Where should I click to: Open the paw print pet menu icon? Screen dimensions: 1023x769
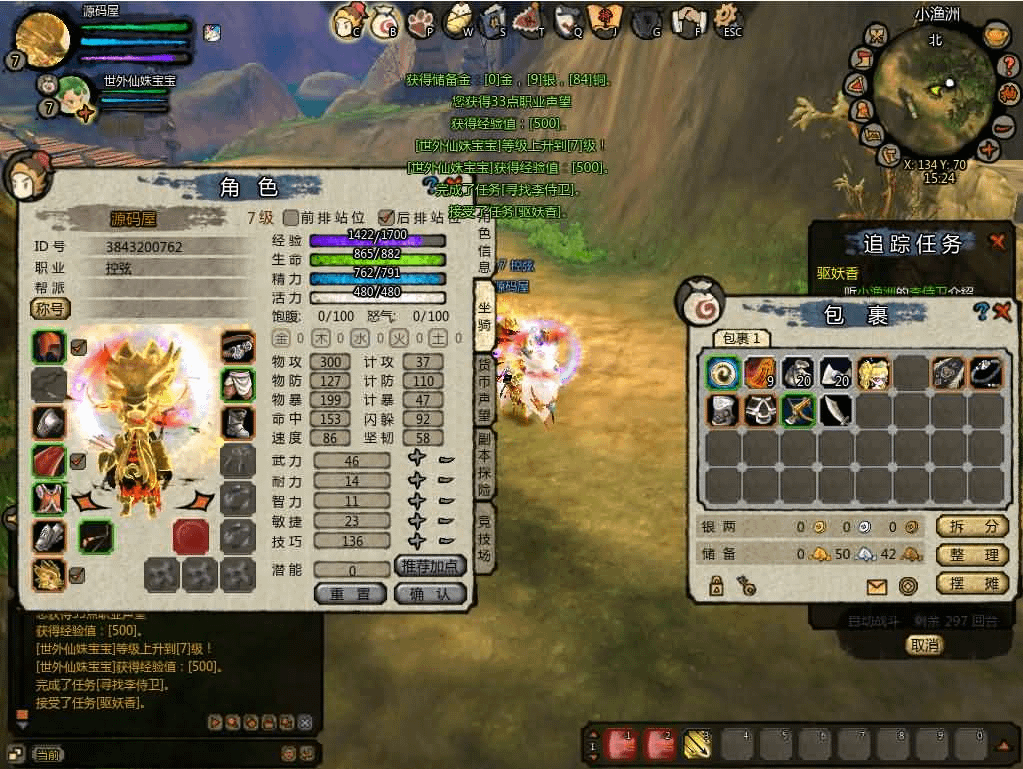[420, 20]
